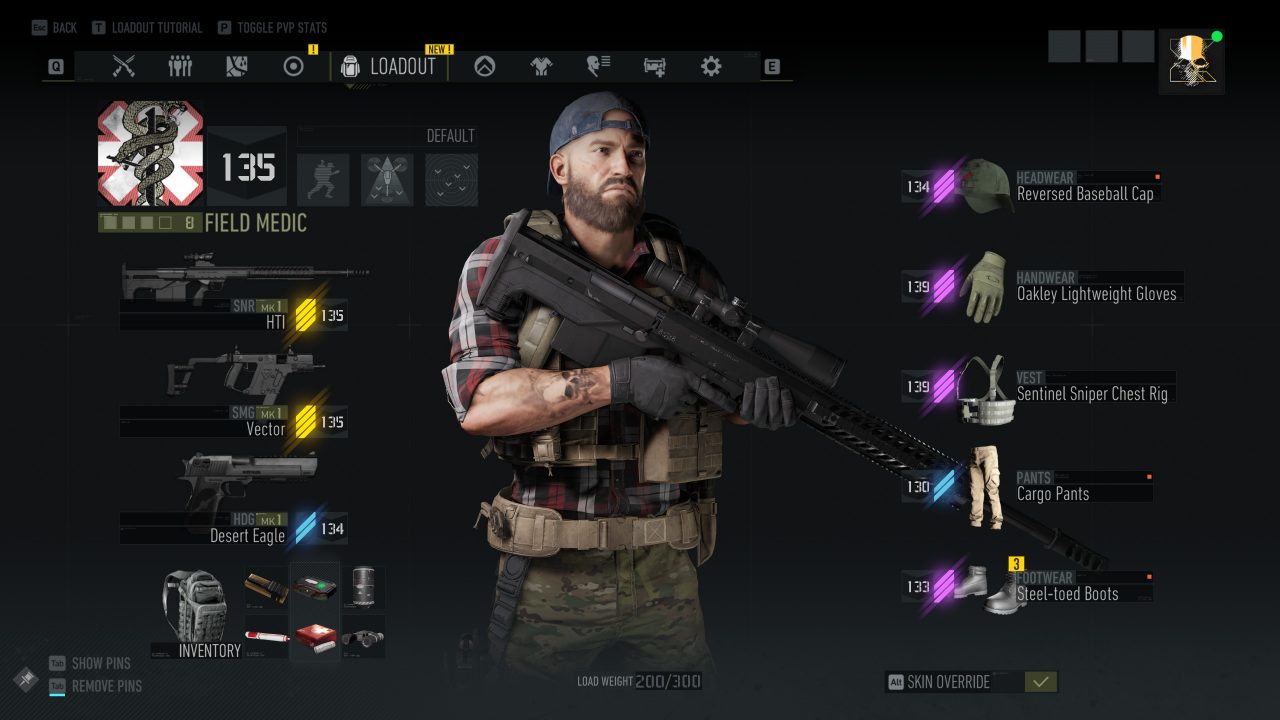Image resolution: width=1280 pixels, height=720 pixels.
Task: Toggle the Skin Override checkbox
Action: (1040, 682)
